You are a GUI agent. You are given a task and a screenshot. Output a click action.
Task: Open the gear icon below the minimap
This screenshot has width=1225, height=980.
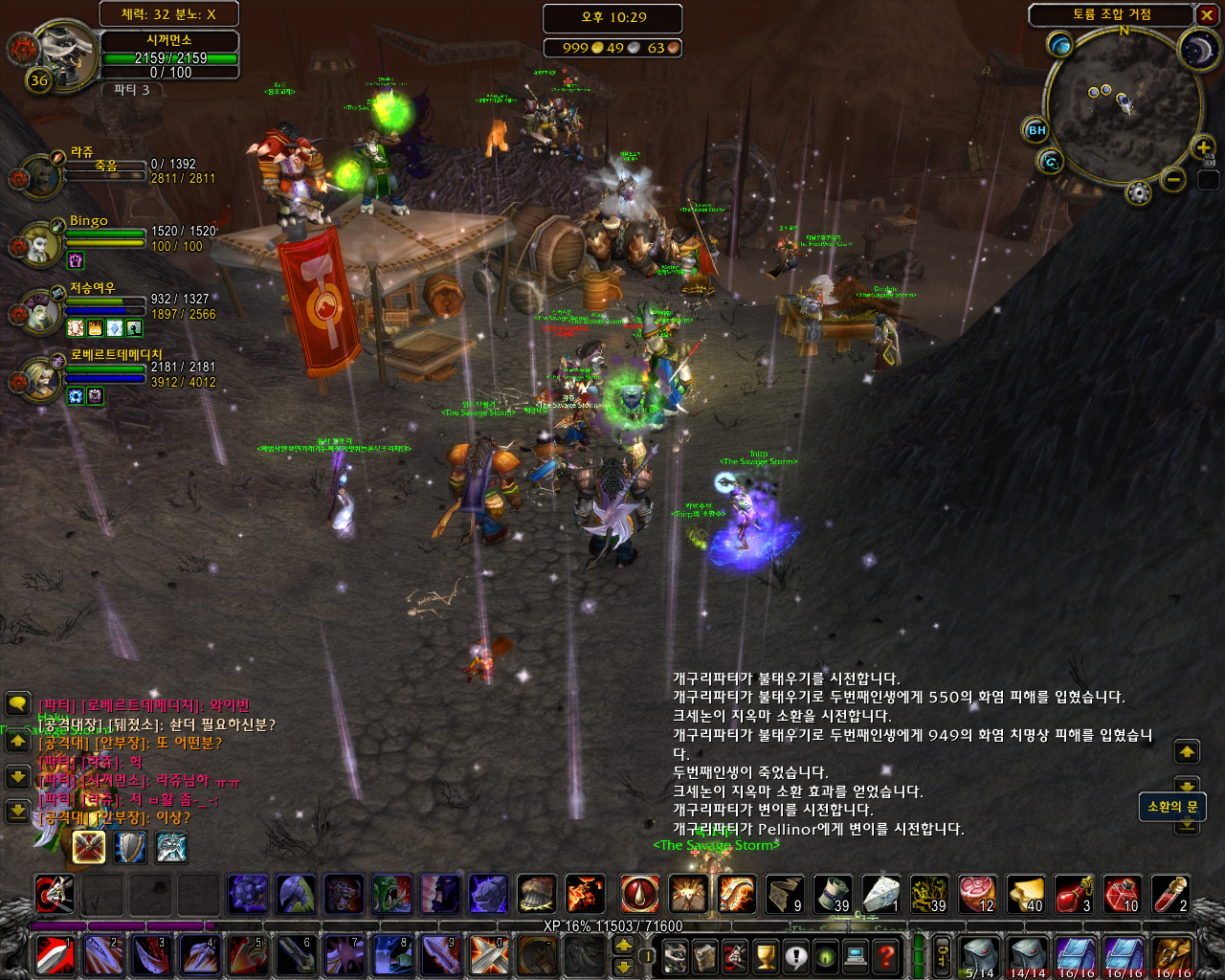1138,192
